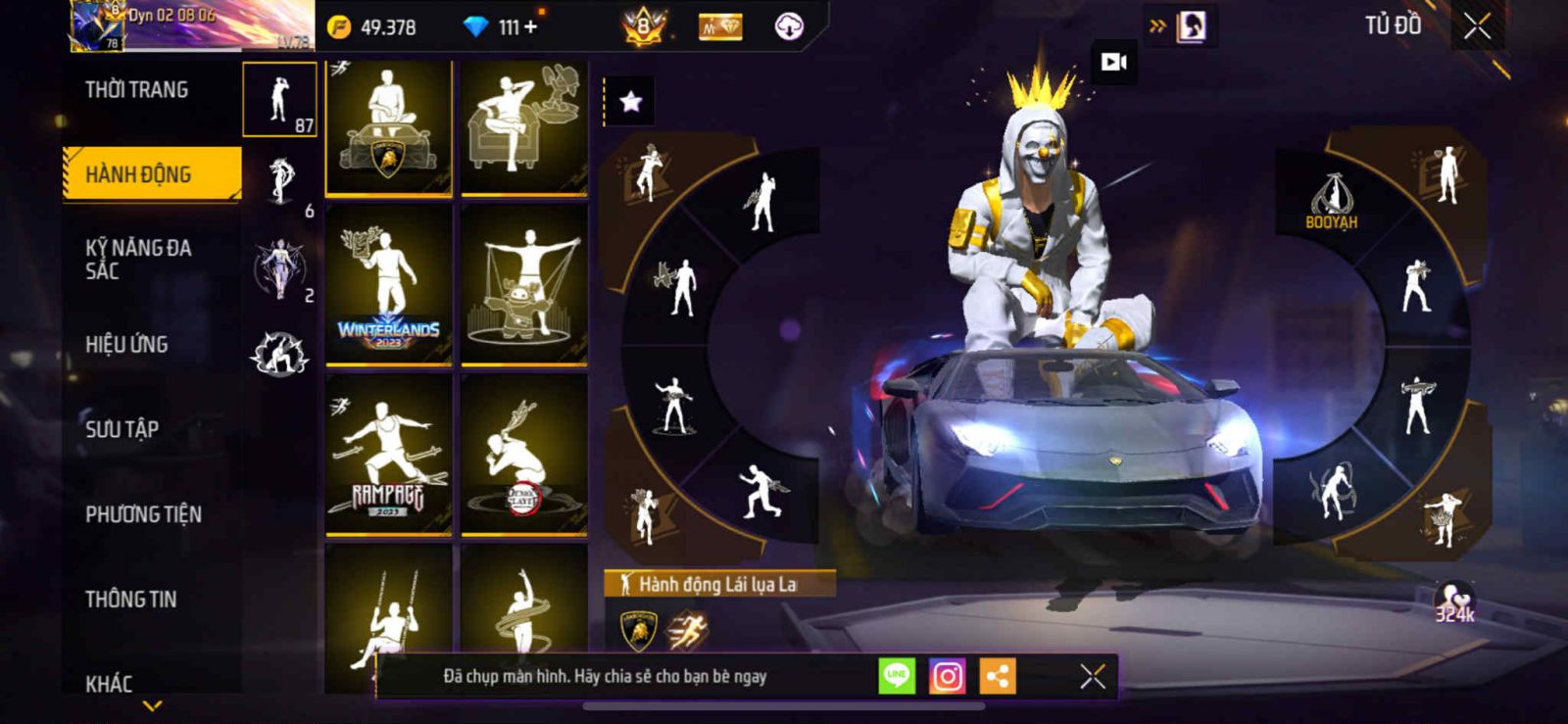Add more diamonds with the plus
This screenshot has height=724, width=1568.
(531, 27)
